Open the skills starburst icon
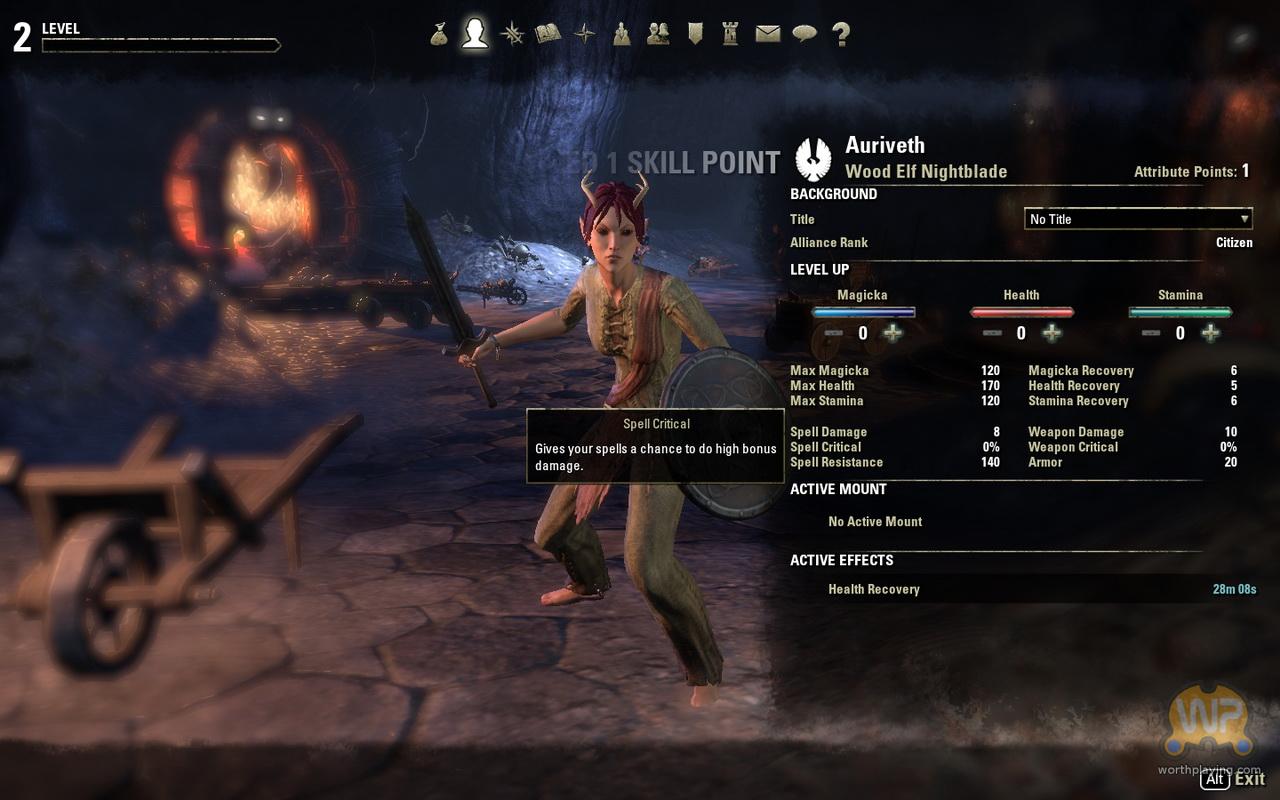The width and height of the screenshot is (1280, 800). coord(512,34)
